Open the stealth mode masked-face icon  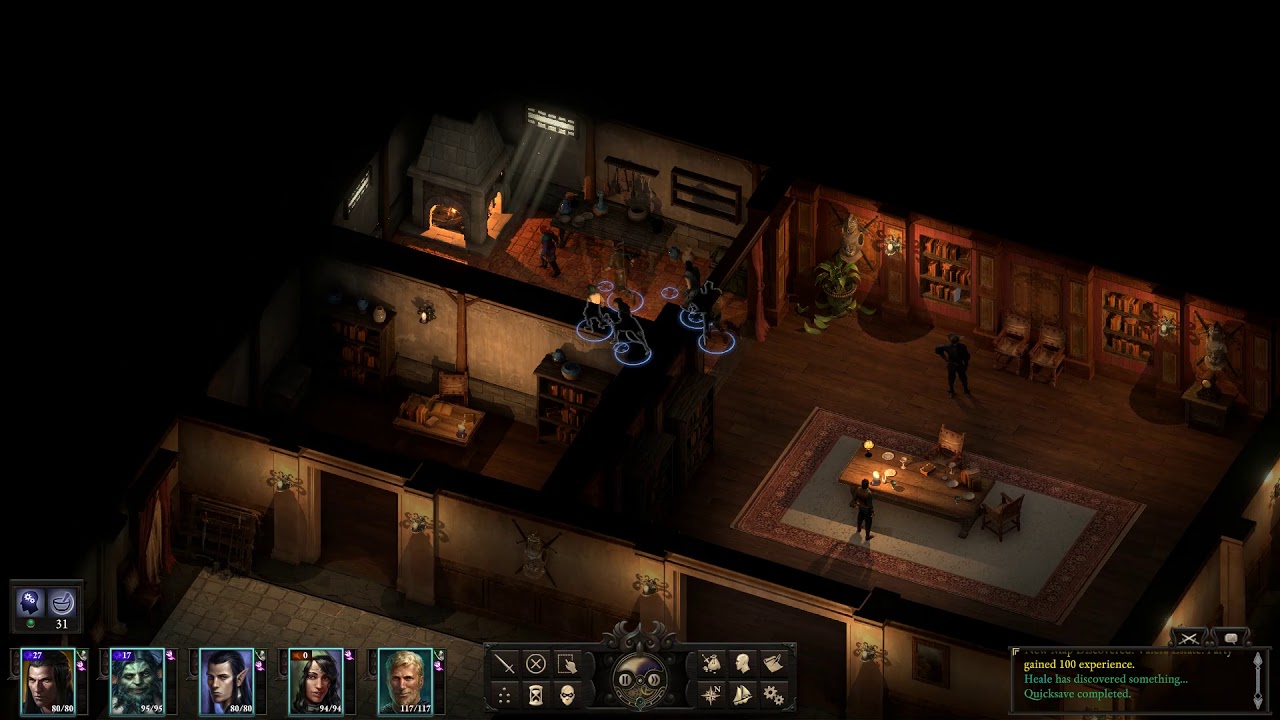[568, 697]
